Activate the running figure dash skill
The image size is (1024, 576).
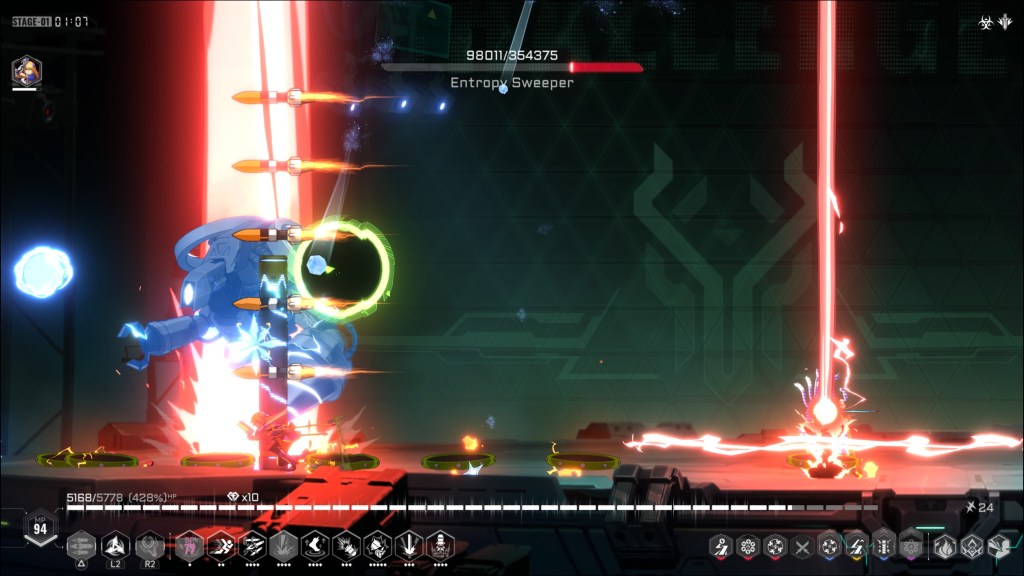point(222,545)
